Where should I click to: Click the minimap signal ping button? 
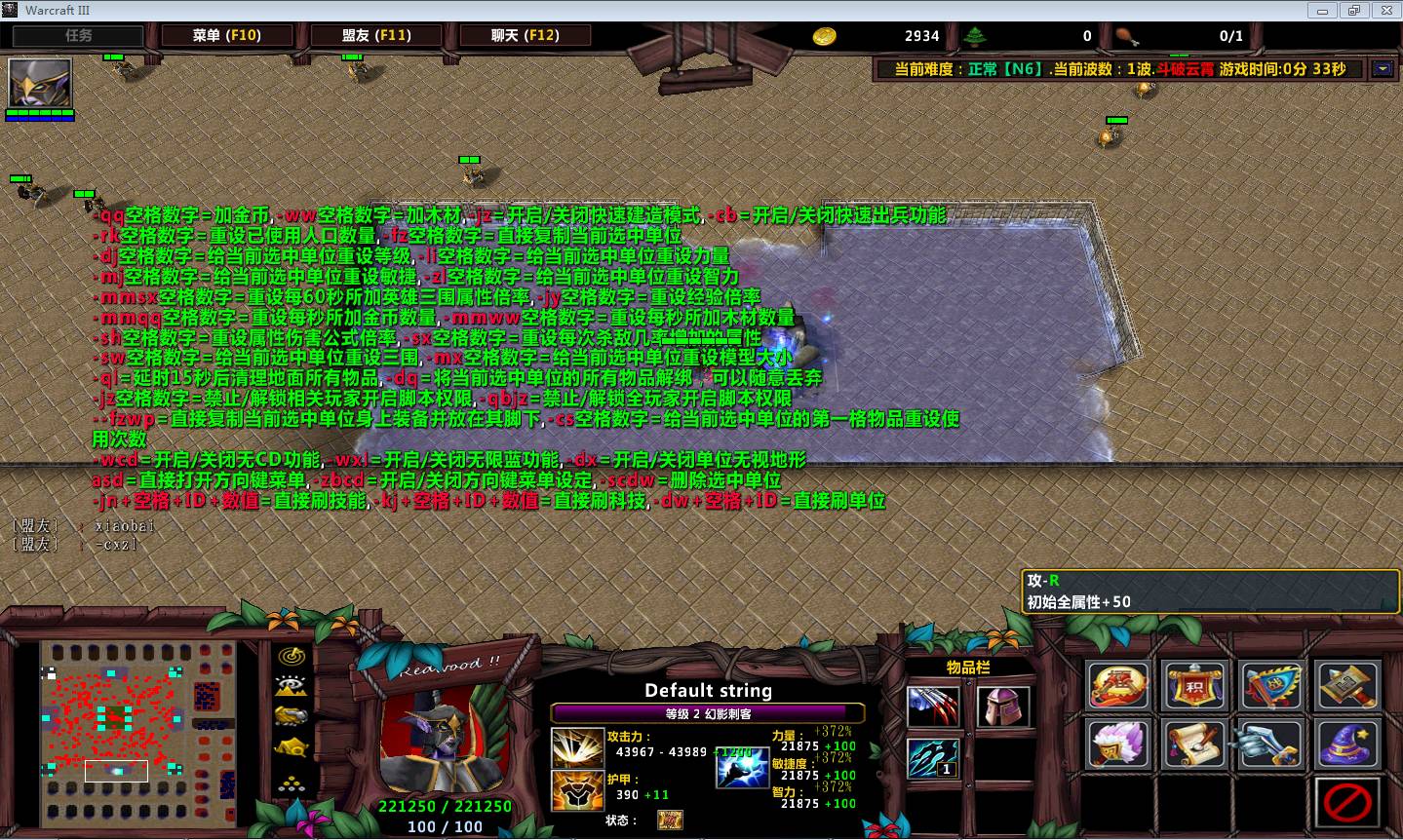point(291,656)
